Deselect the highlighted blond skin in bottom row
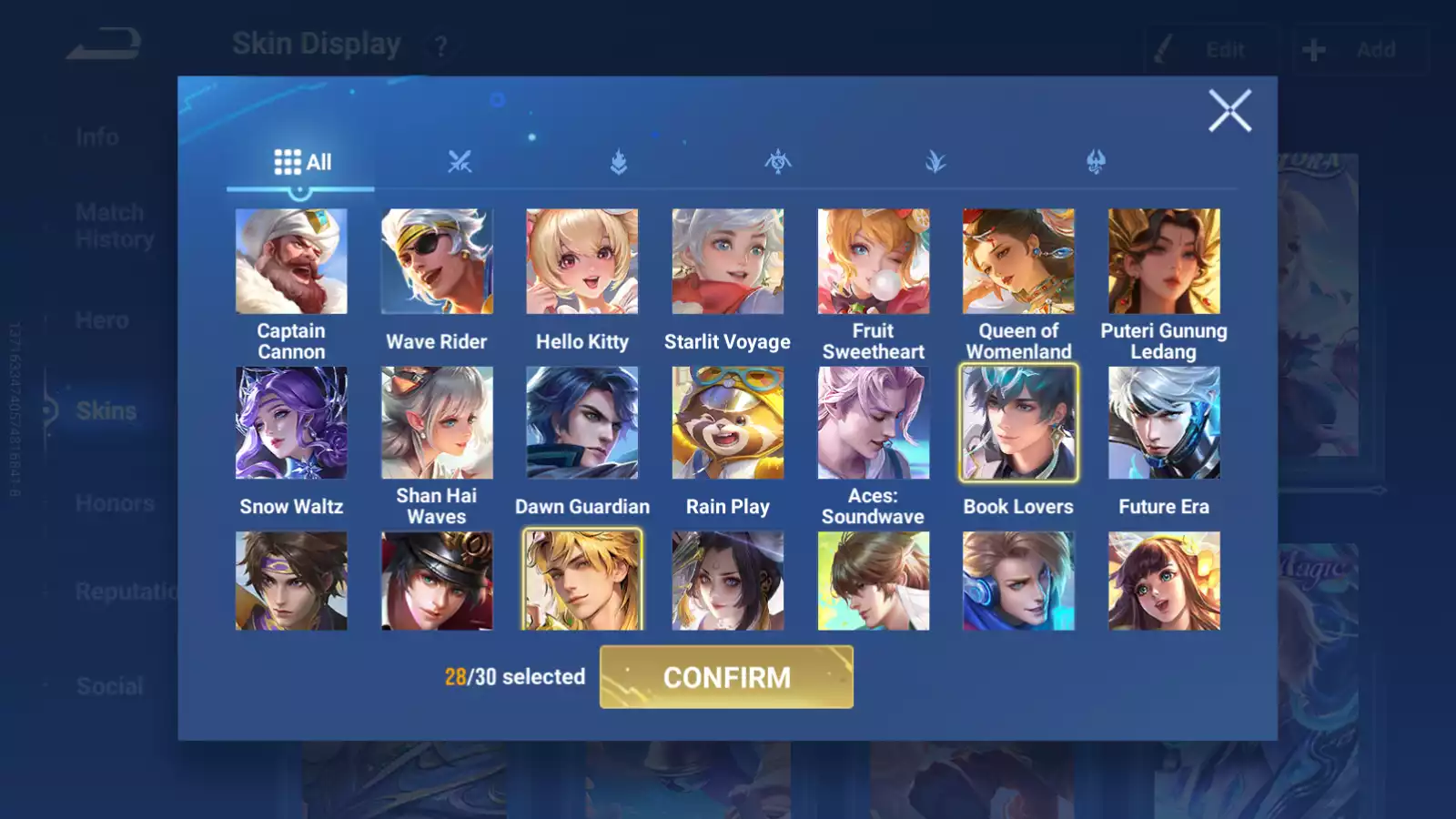This screenshot has height=819, width=1456. [x=581, y=580]
